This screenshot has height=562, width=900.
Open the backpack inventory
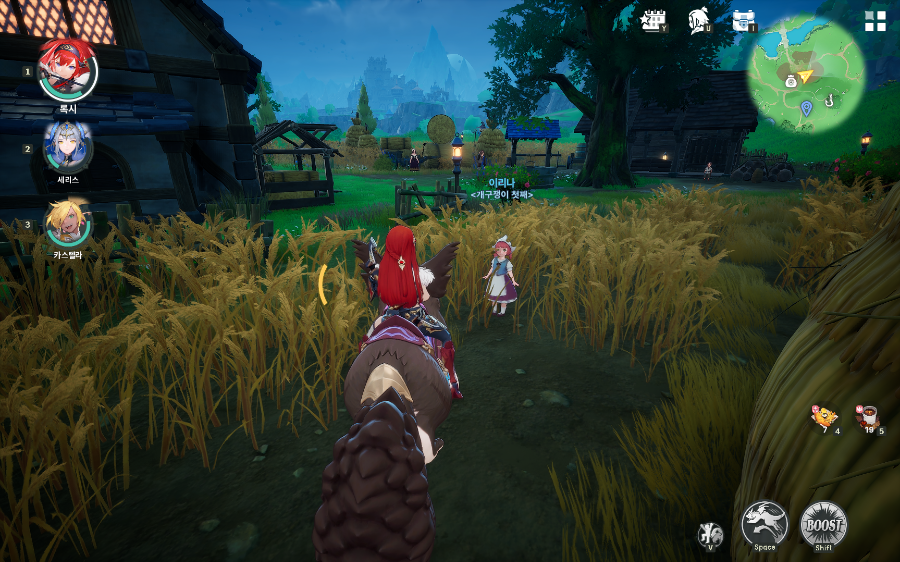(743, 20)
